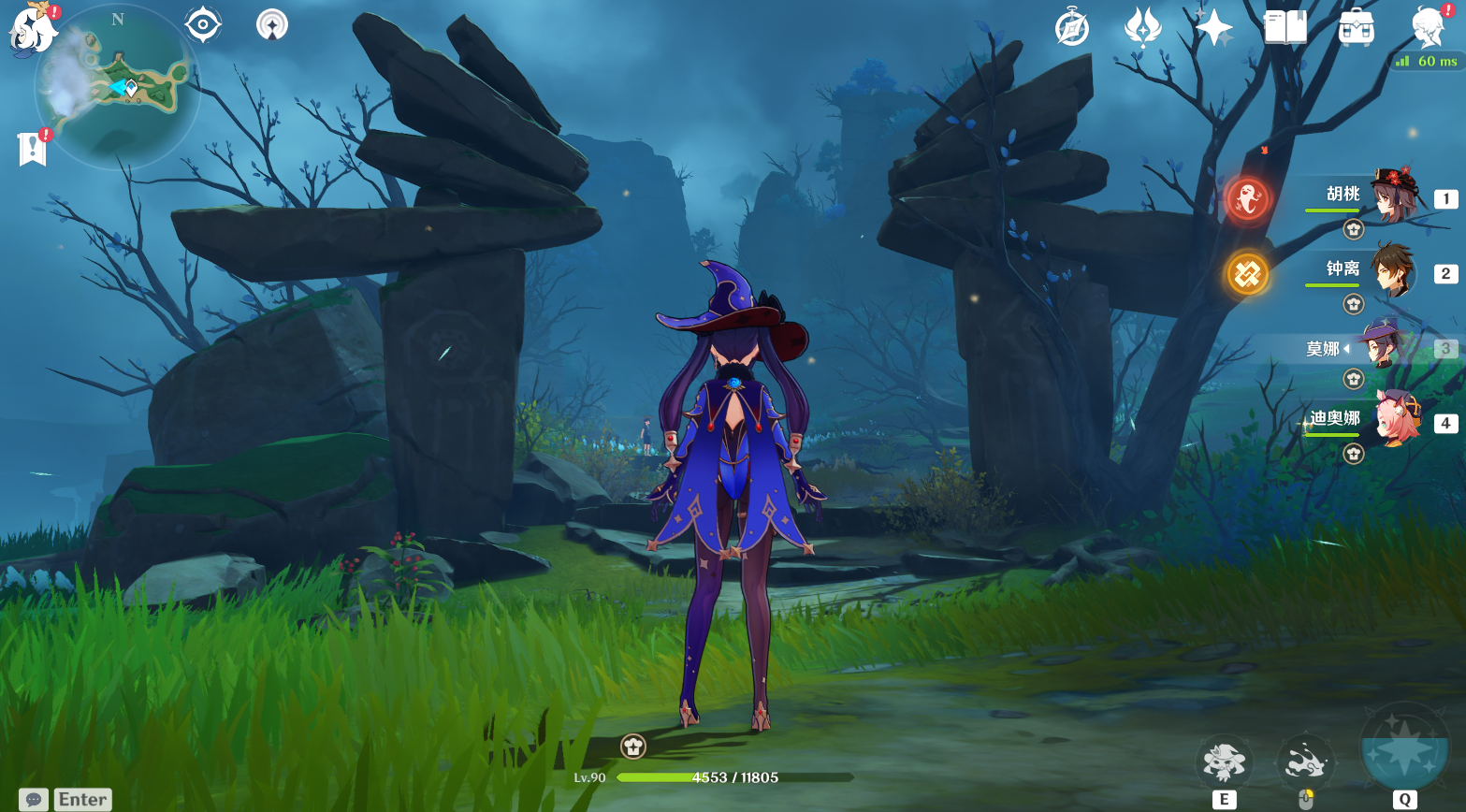Use the sprint ability icon
The height and width of the screenshot is (812, 1466).
pyautogui.click(x=1306, y=761)
